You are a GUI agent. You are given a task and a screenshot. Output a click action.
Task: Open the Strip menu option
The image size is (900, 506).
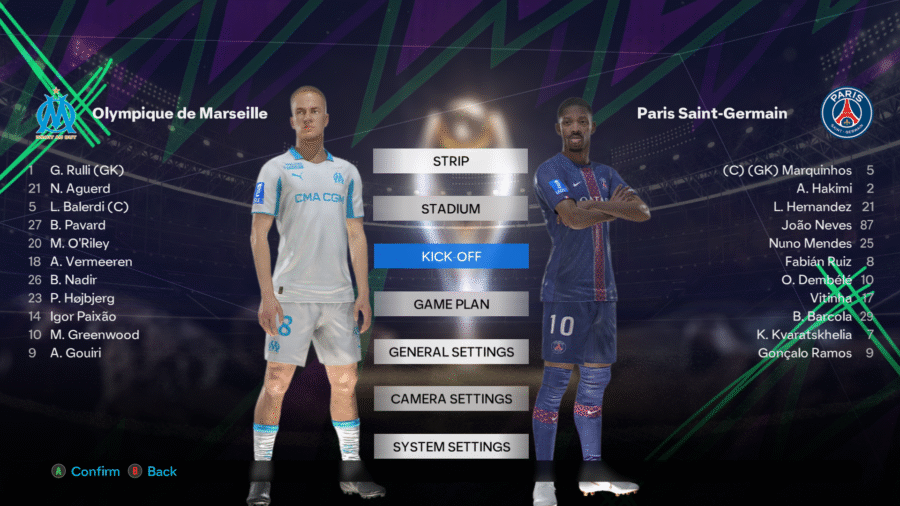pos(450,161)
